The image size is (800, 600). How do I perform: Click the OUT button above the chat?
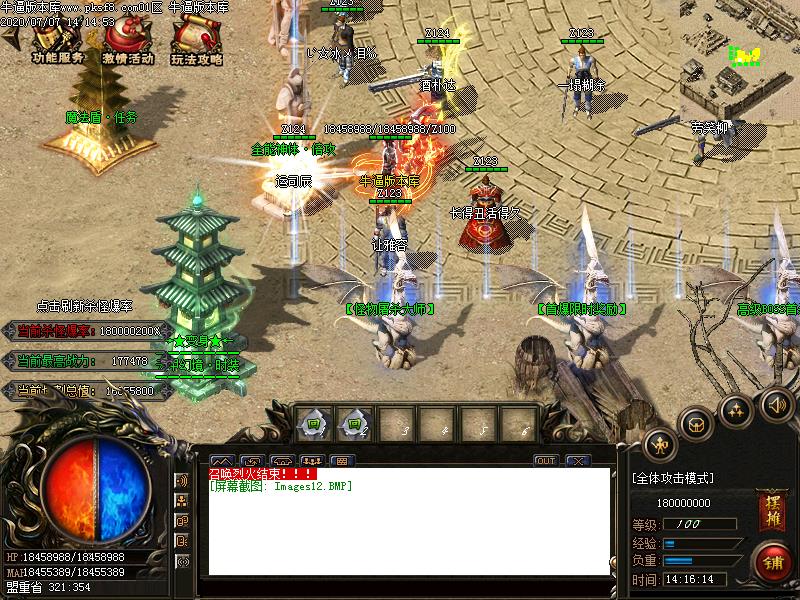545,461
